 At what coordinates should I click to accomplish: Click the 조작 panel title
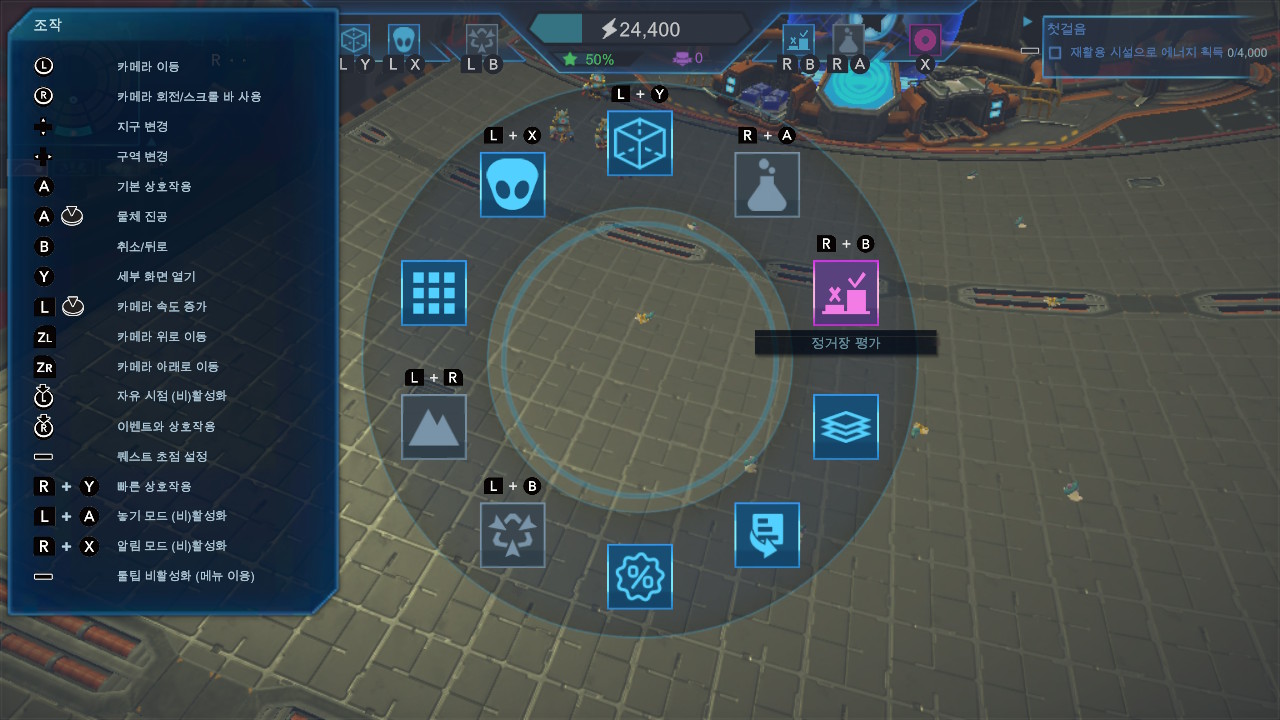[x=48, y=25]
